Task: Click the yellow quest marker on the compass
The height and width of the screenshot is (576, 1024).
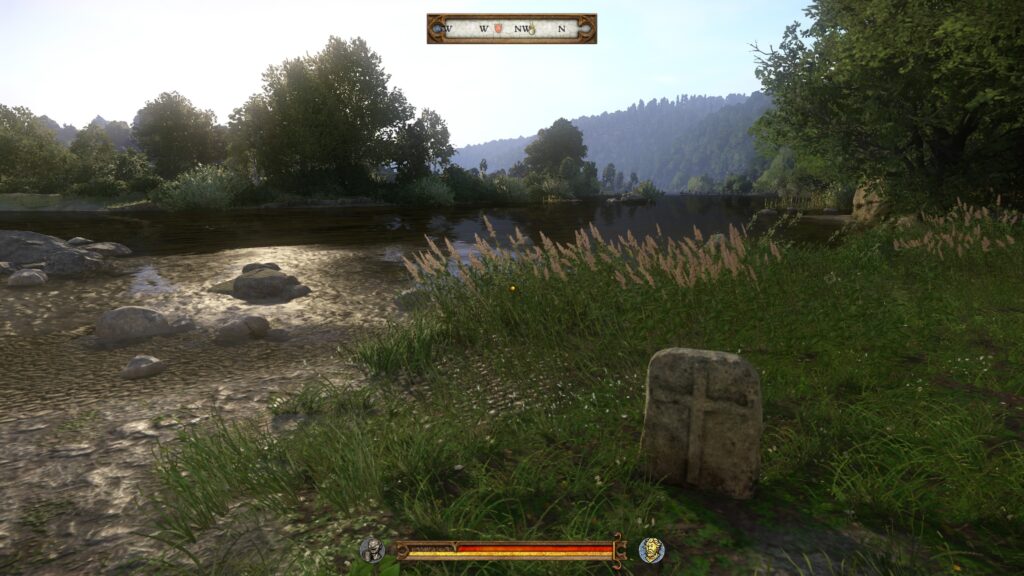Action: point(532,29)
